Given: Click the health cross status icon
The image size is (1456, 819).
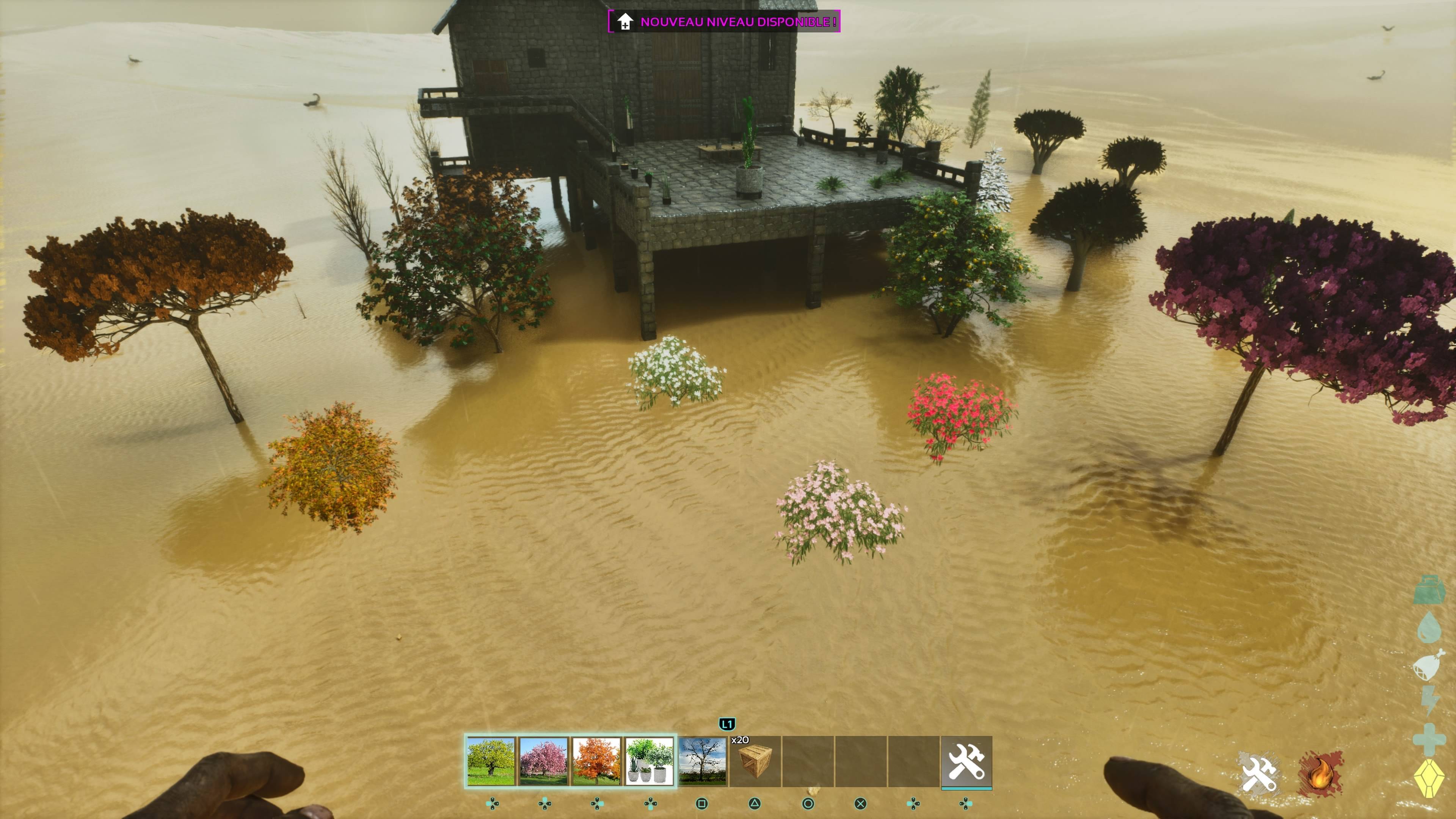Looking at the screenshot, I should 1429,739.
